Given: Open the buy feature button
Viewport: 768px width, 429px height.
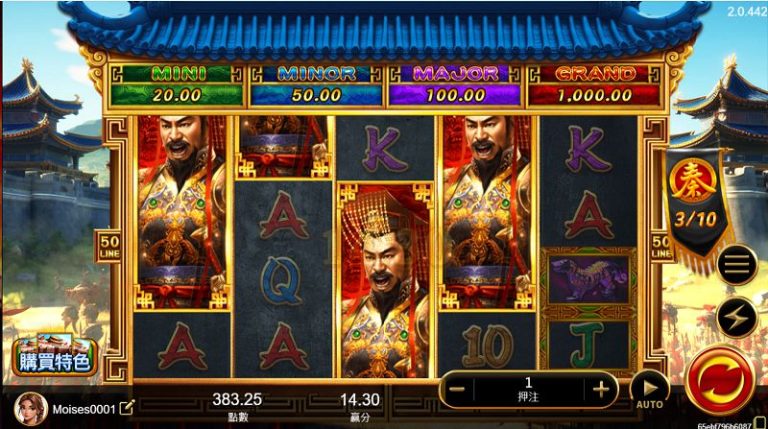Looking at the screenshot, I should (55, 356).
